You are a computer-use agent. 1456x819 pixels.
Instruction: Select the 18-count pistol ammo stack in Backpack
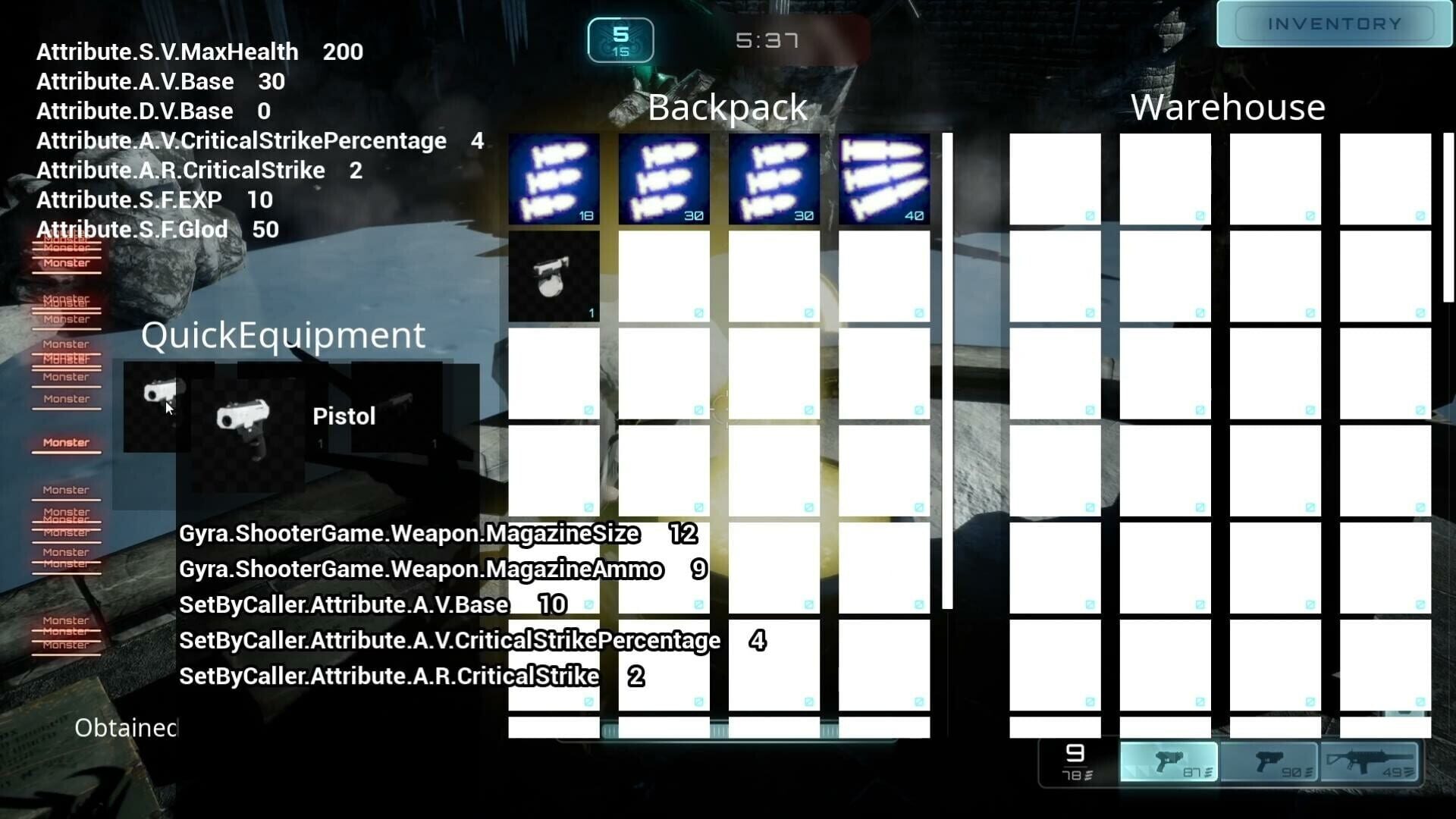(x=554, y=179)
